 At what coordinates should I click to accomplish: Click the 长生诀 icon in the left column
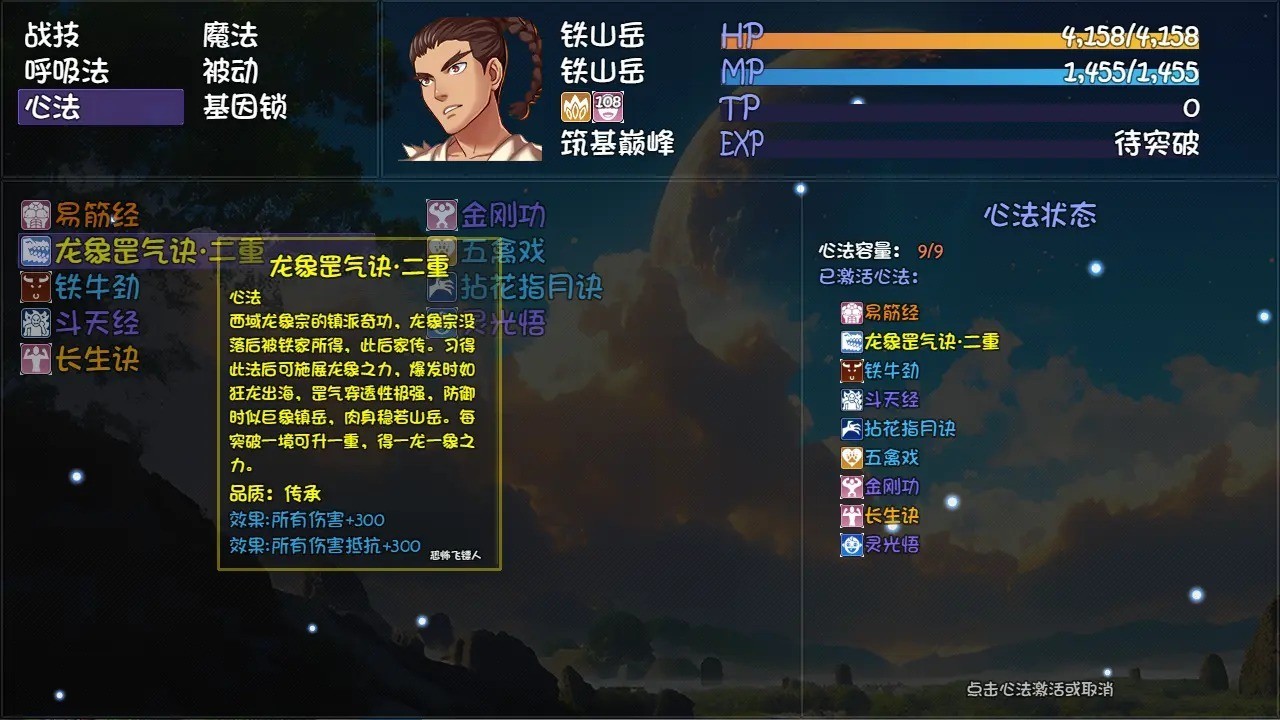click(x=35, y=359)
